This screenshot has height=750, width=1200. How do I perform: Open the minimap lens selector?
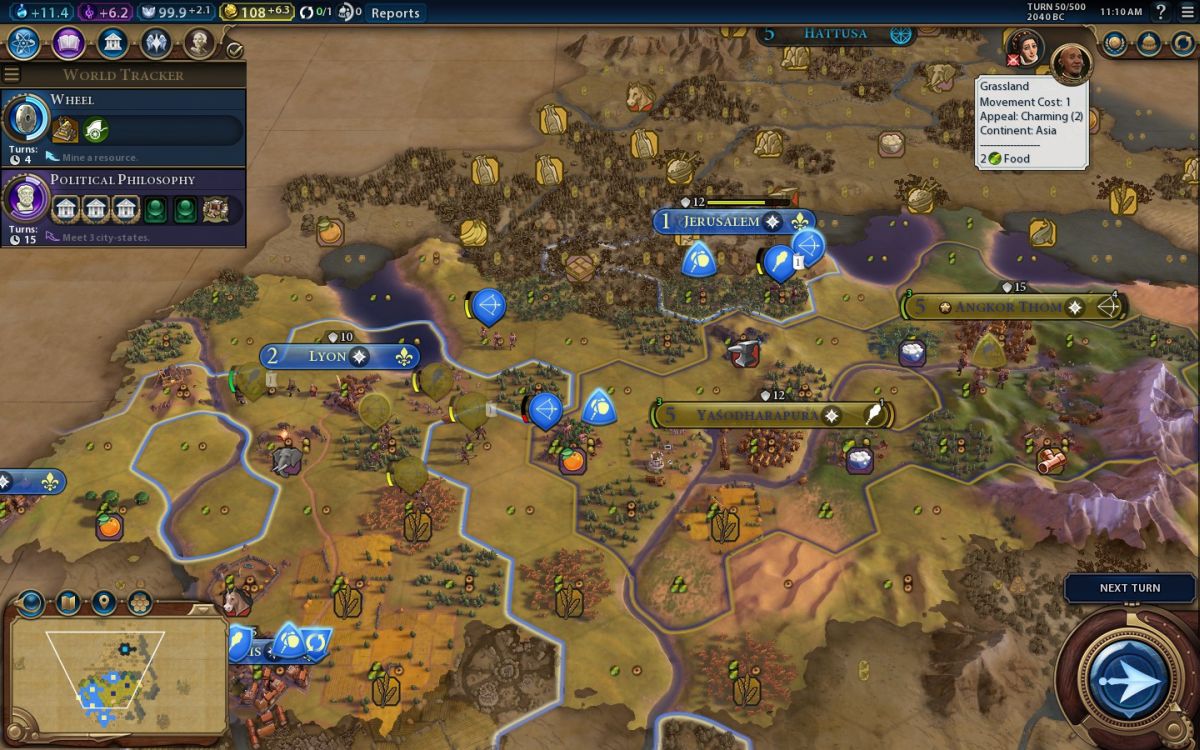point(31,603)
